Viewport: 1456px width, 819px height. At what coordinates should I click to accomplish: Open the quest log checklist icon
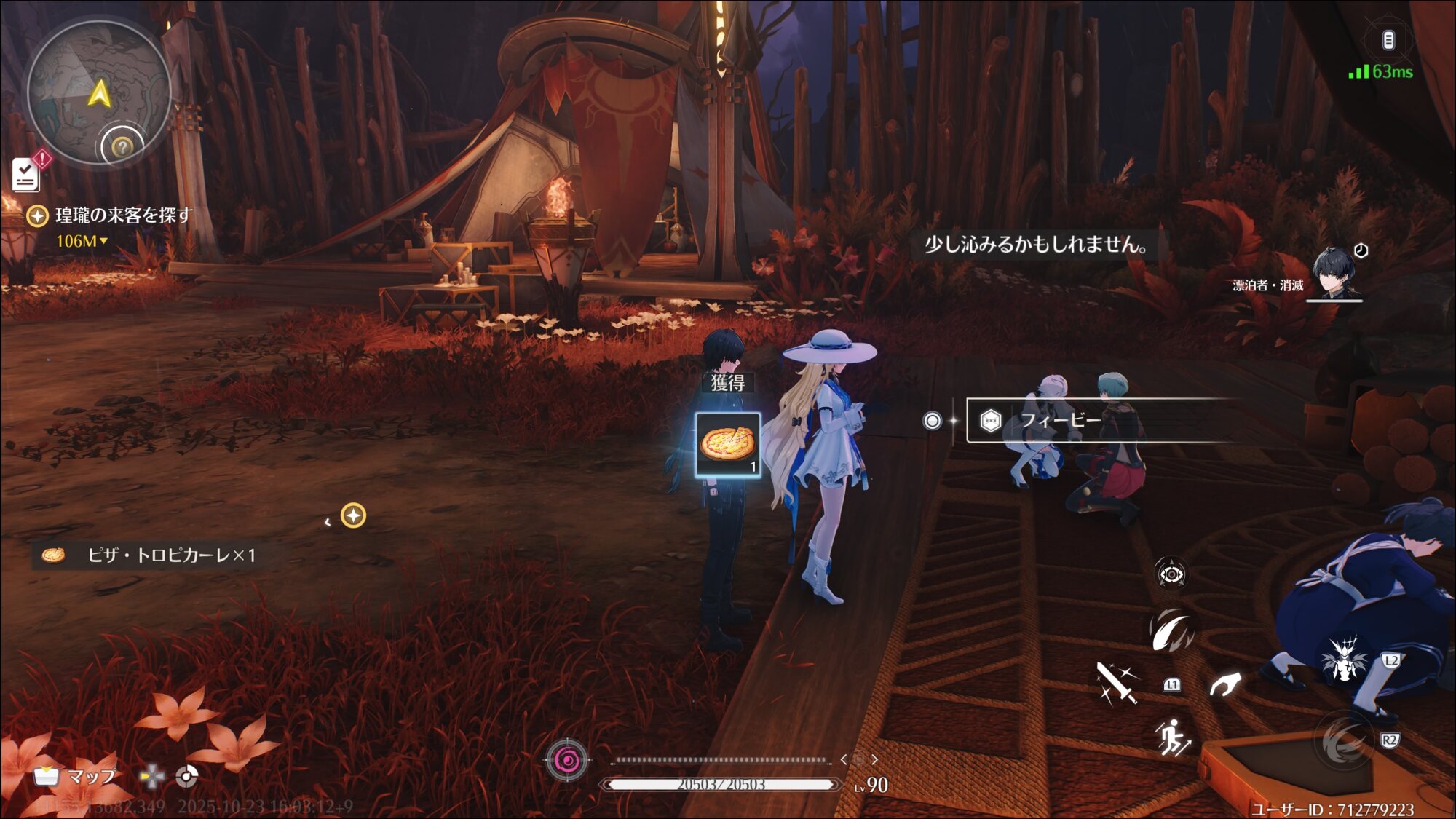pos(25,175)
